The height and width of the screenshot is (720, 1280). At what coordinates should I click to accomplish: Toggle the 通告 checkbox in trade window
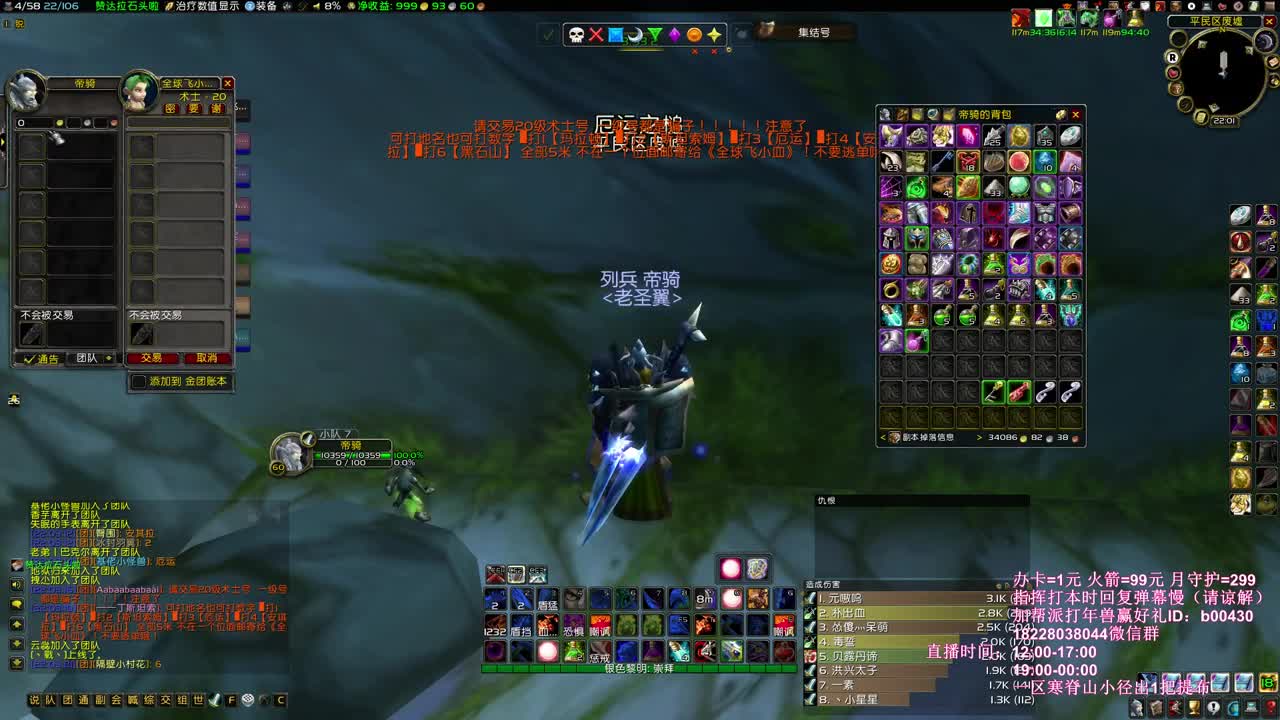click(x=28, y=359)
